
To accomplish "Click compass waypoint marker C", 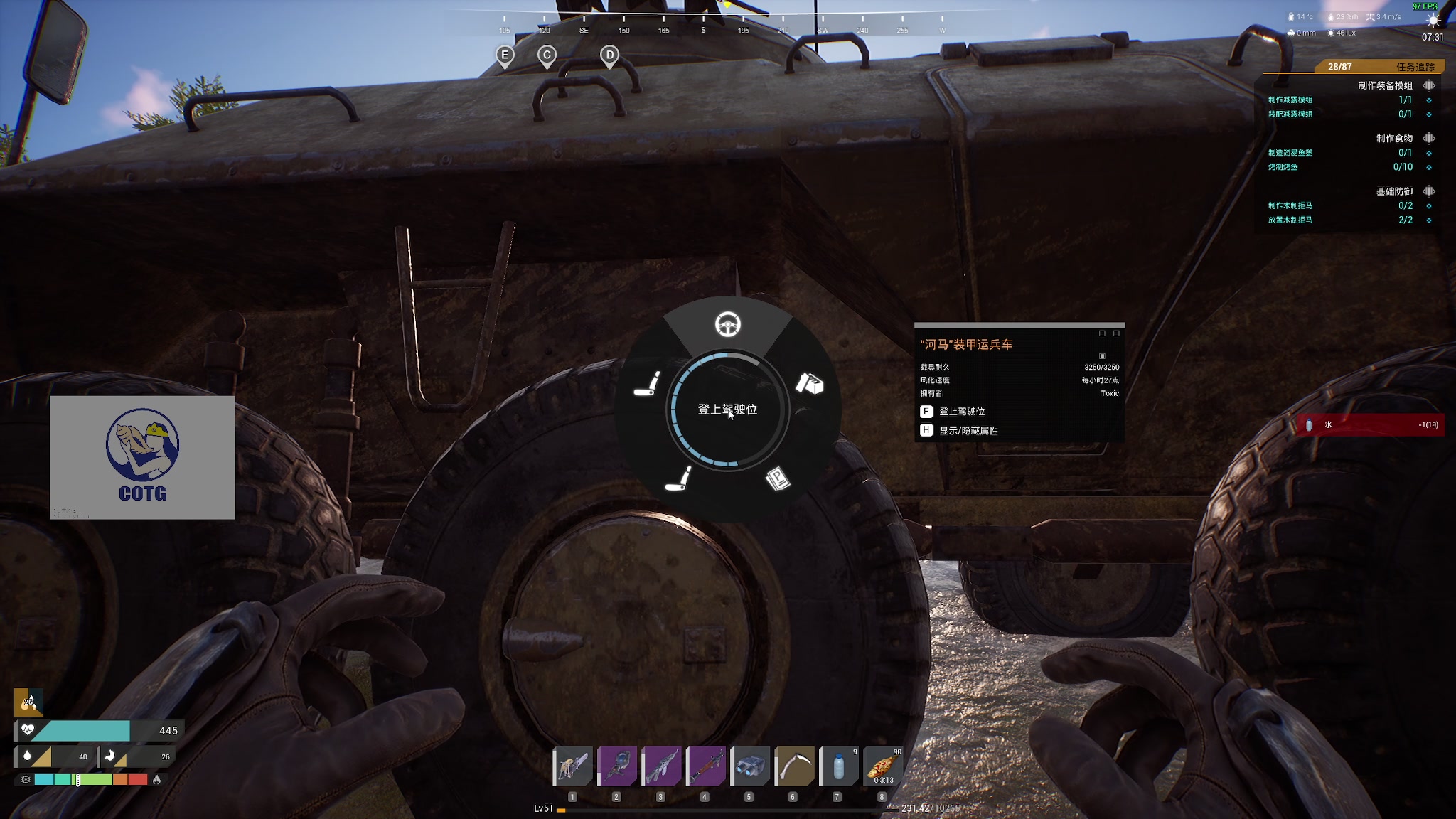I will point(547,55).
